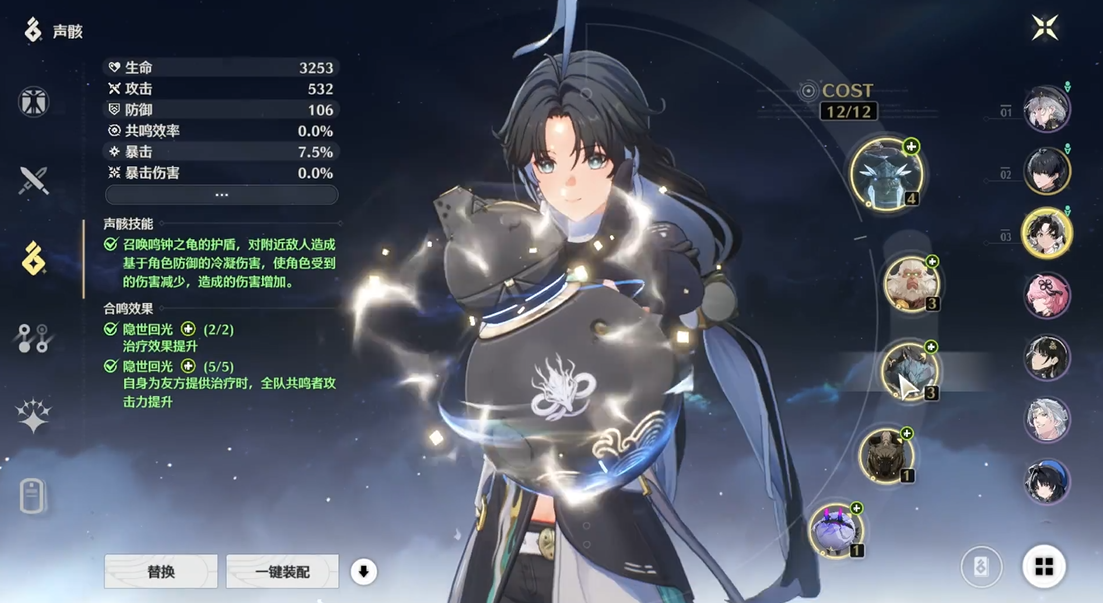
Task: Close the echo screen with the X button
Action: [1045, 28]
